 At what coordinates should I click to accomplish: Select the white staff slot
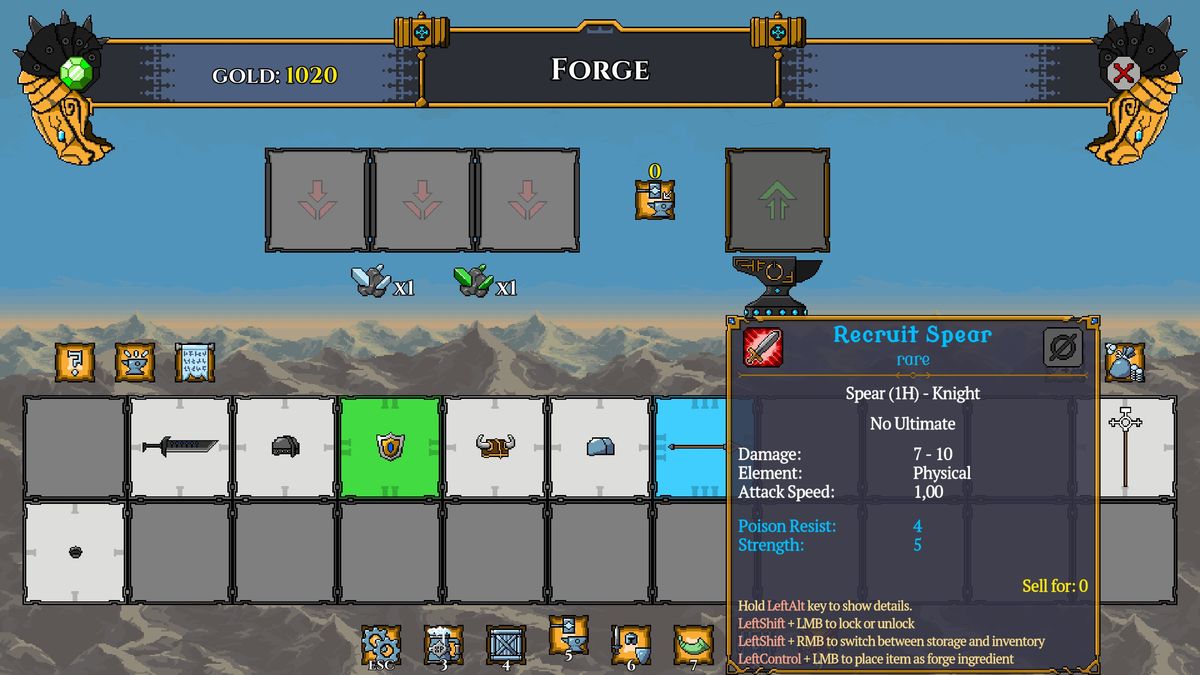point(1125,447)
